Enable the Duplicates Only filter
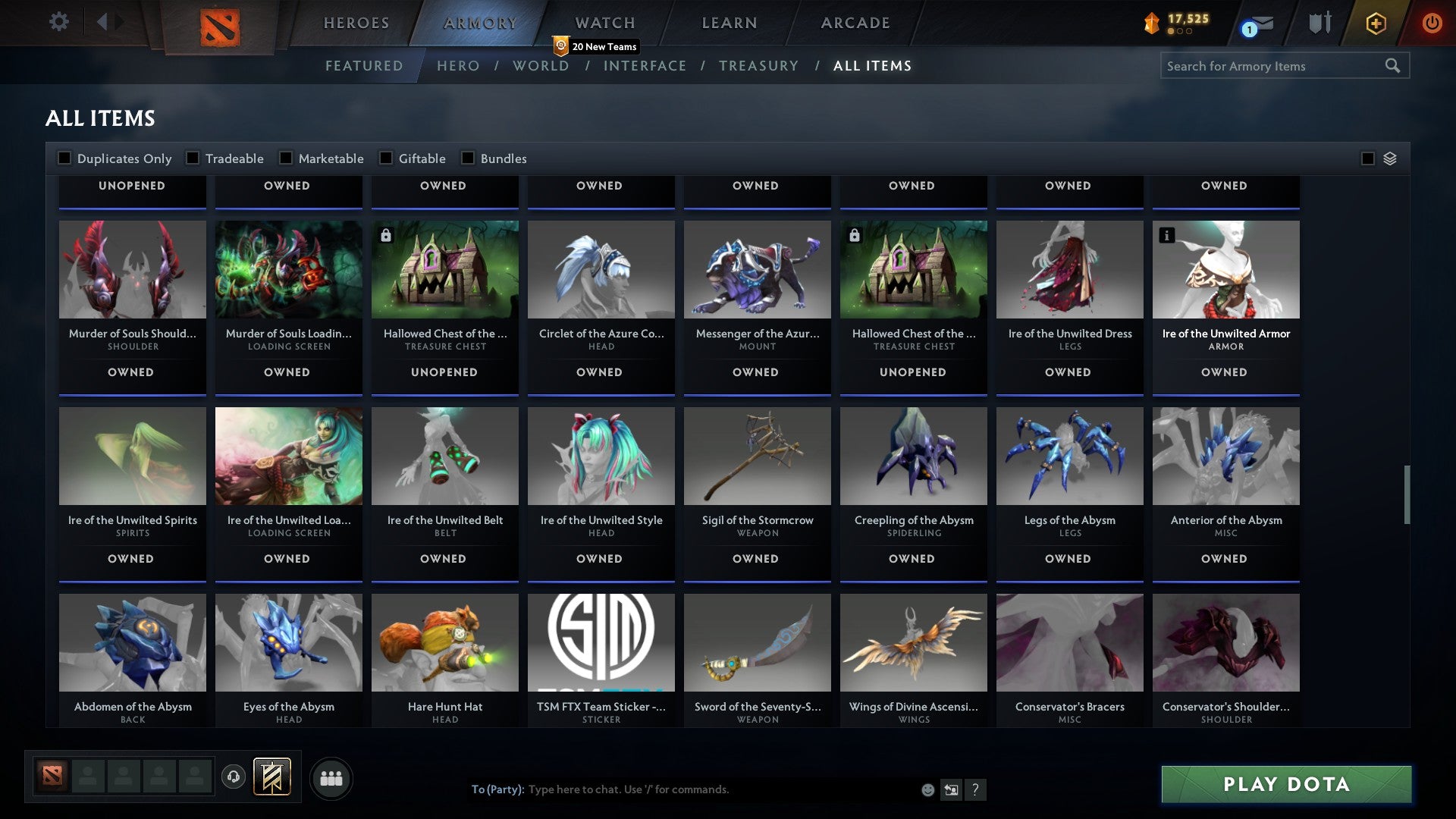 [64, 158]
